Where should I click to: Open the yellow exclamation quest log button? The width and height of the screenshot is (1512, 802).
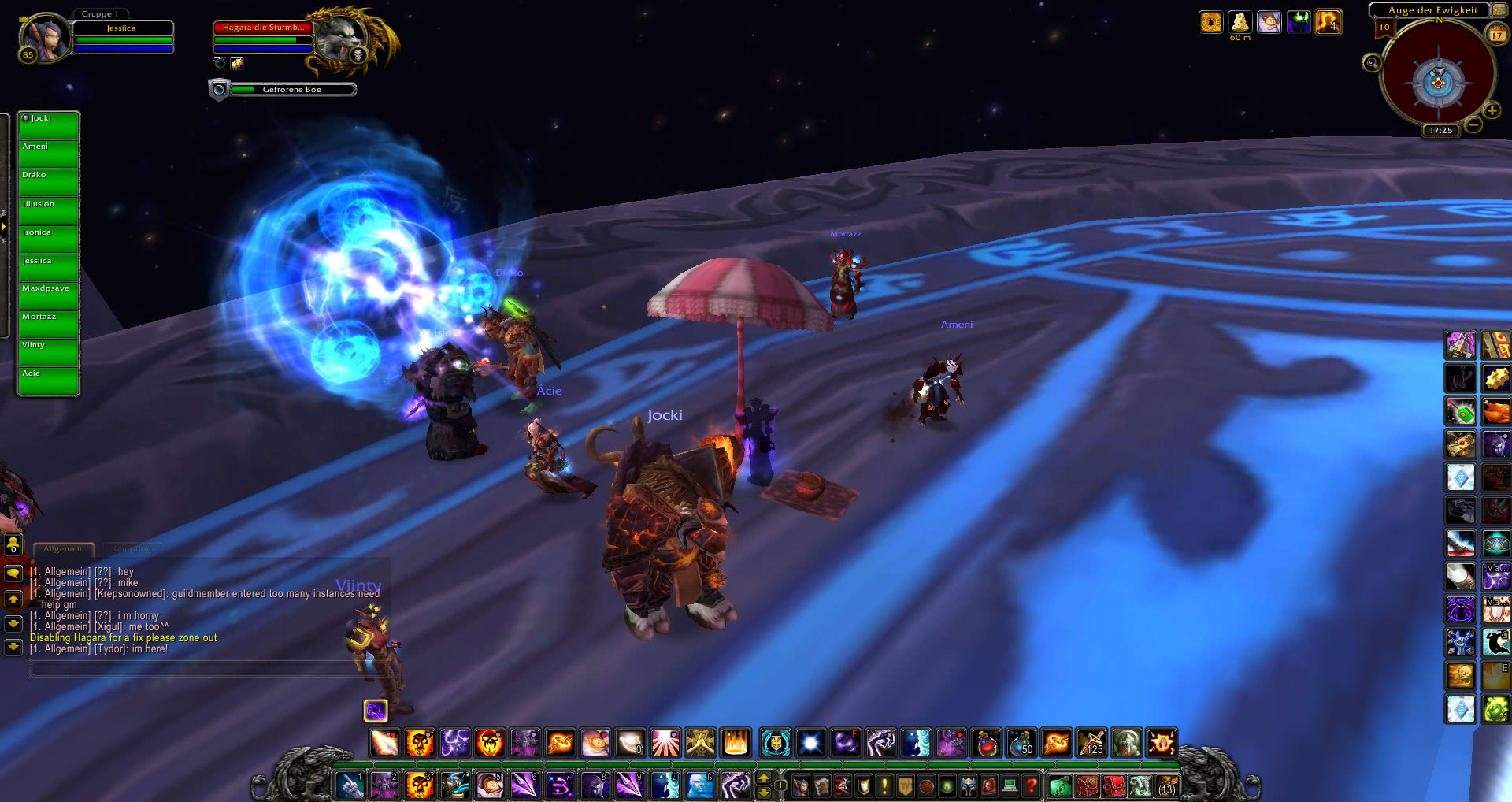point(884,785)
